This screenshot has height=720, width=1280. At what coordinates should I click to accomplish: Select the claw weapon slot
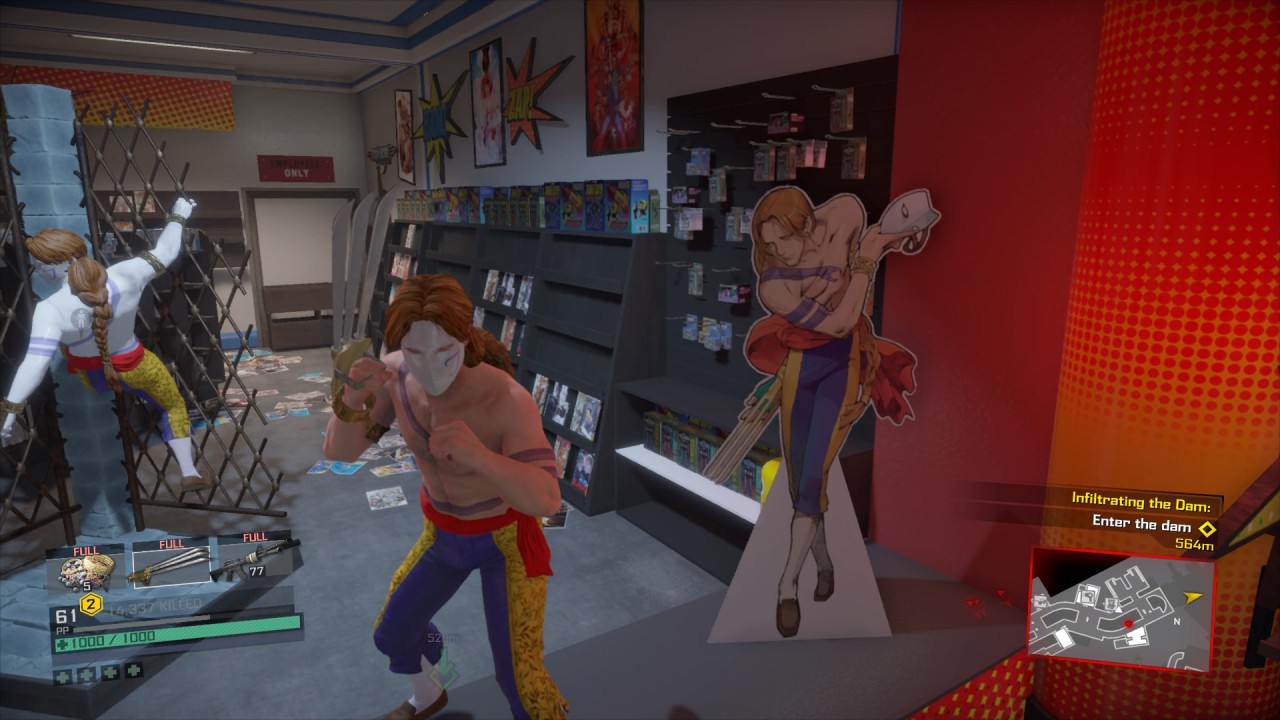pos(168,567)
